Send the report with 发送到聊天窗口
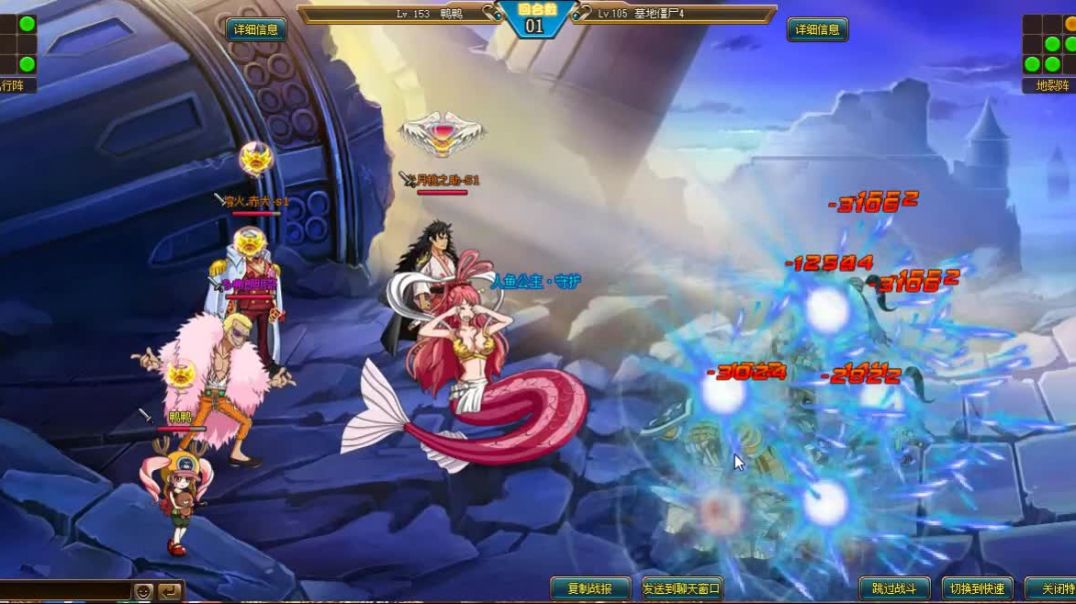 682,589
